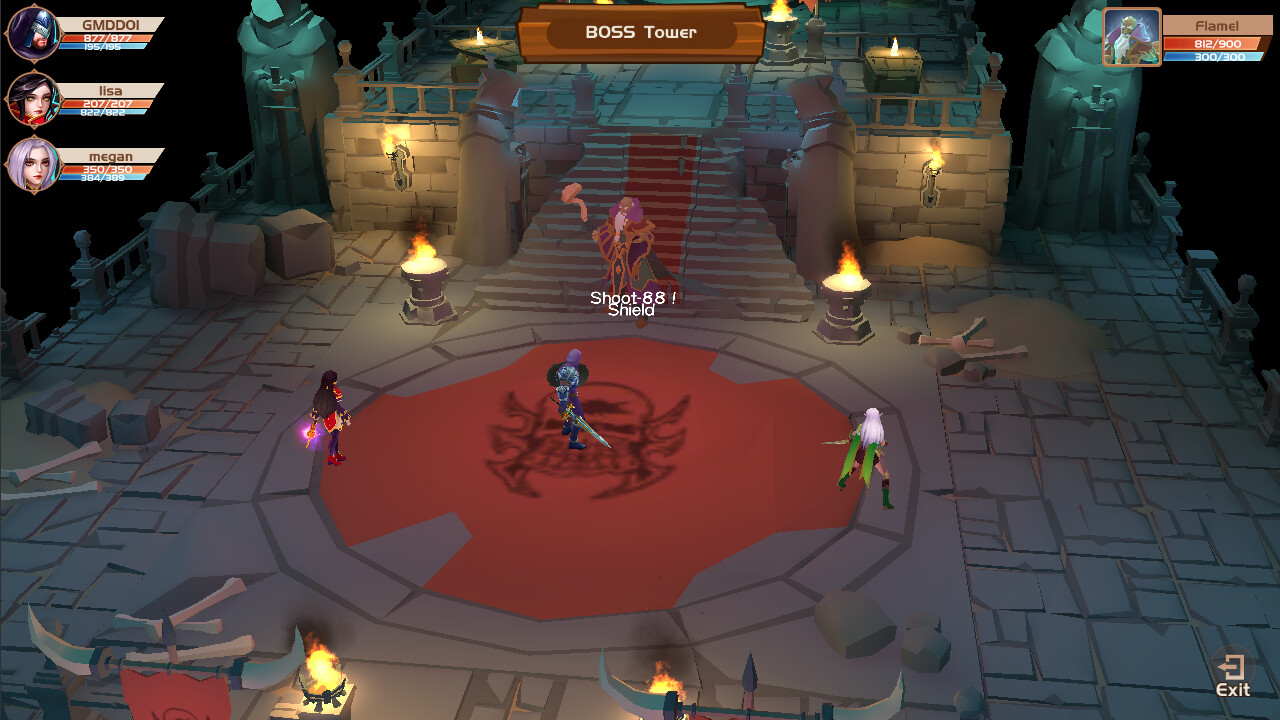Click the Exit door icon
The image size is (1280, 720).
1230,668
